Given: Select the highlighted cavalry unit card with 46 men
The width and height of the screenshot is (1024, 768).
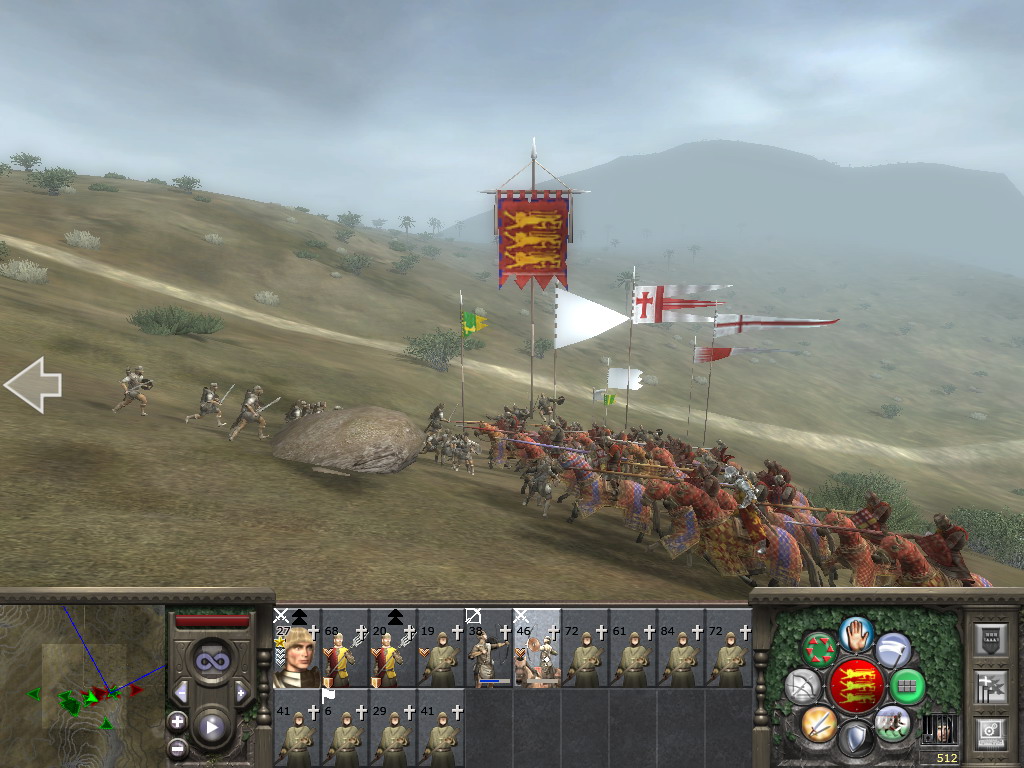Looking at the screenshot, I should [537, 649].
